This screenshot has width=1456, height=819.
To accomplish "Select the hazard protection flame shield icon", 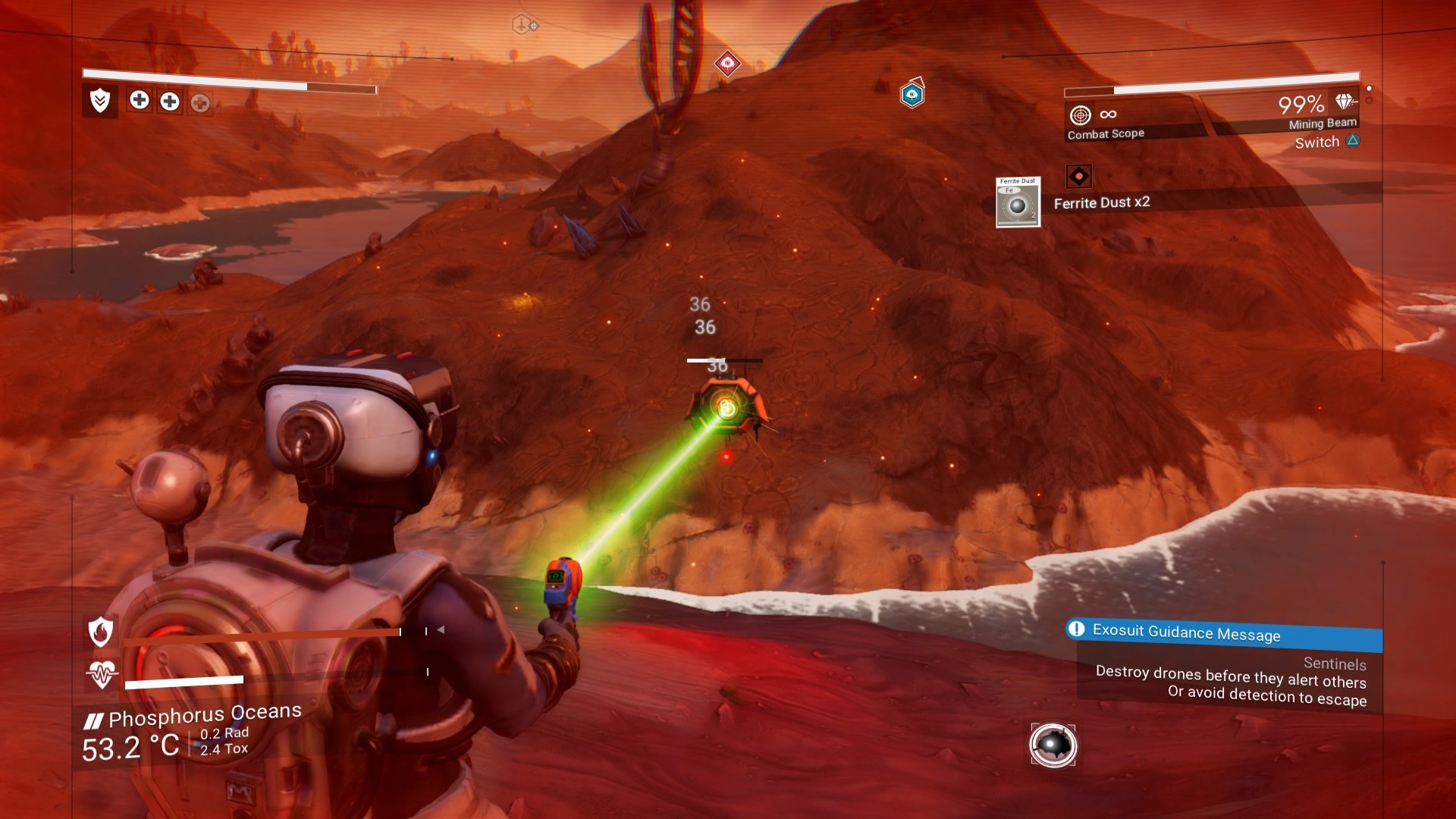I will click(x=101, y=631).
